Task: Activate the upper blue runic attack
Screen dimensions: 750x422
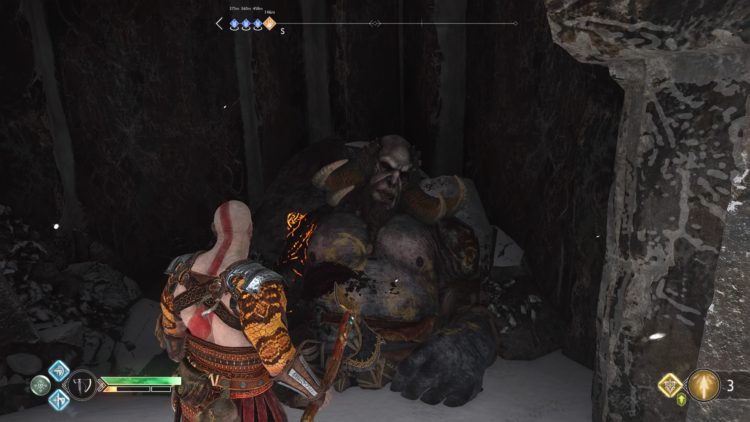Action: (59, 370)
